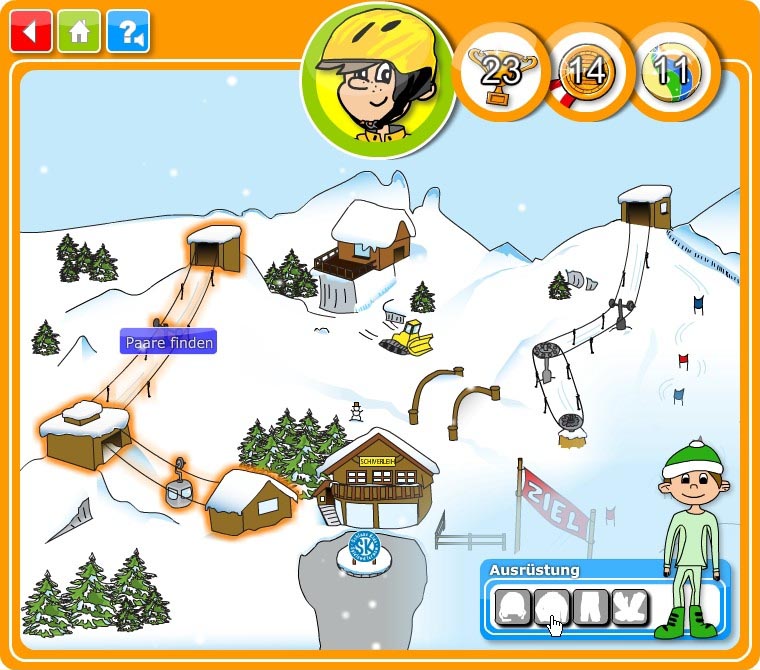Select the jacket equipment slot
The image size is (760, 670).
coord(552,606)
